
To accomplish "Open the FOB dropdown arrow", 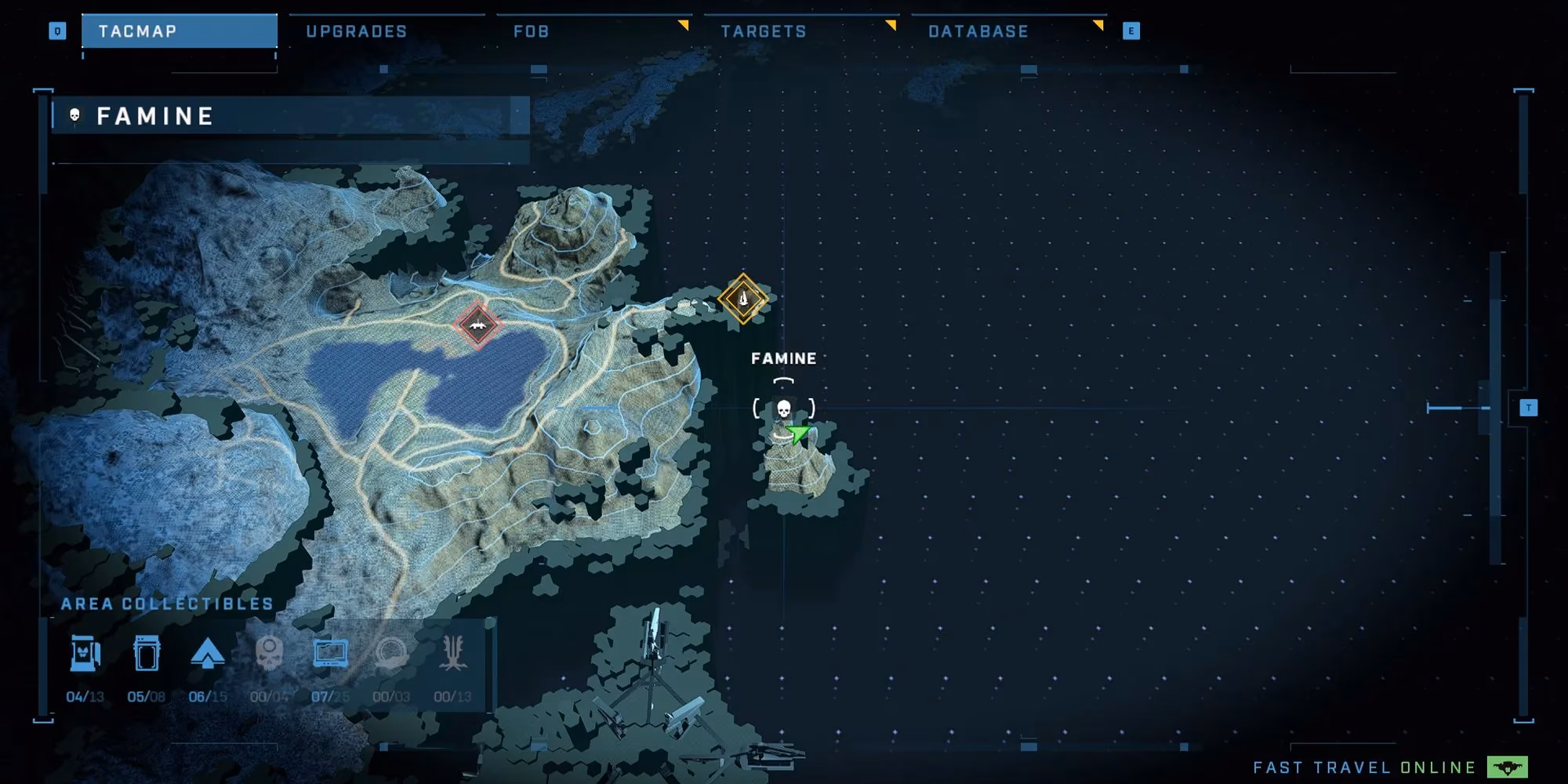I will 684,24.
